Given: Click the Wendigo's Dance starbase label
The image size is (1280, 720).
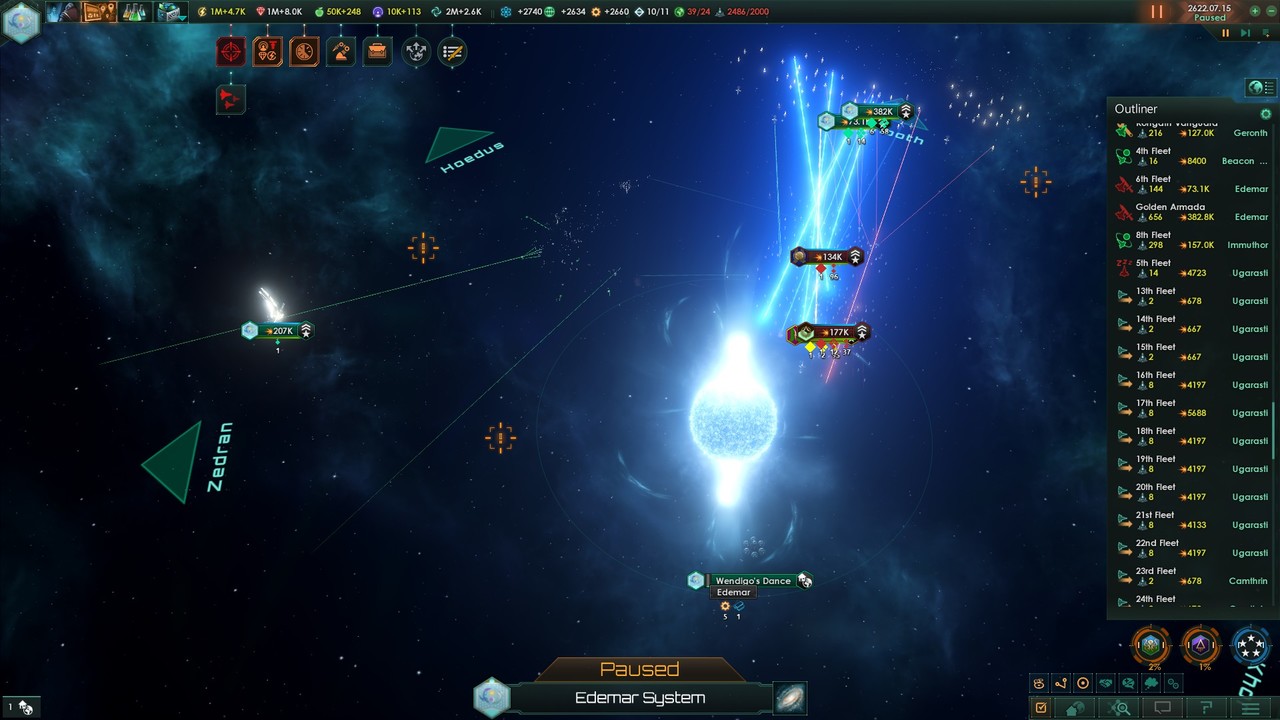Looking at the screenshot, I should coord(752,581).
